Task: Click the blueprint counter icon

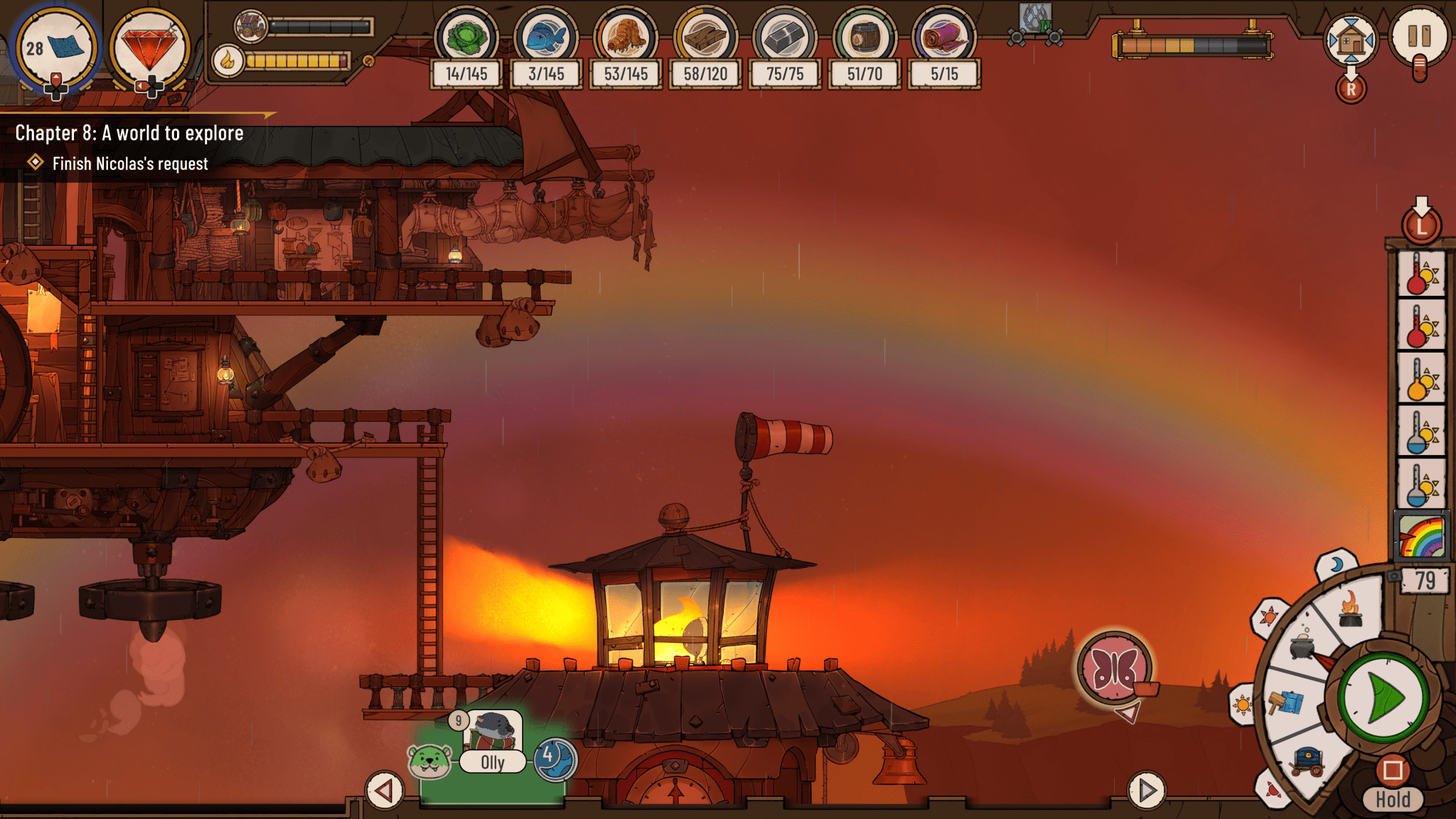Action: click(x=56, y=48)
